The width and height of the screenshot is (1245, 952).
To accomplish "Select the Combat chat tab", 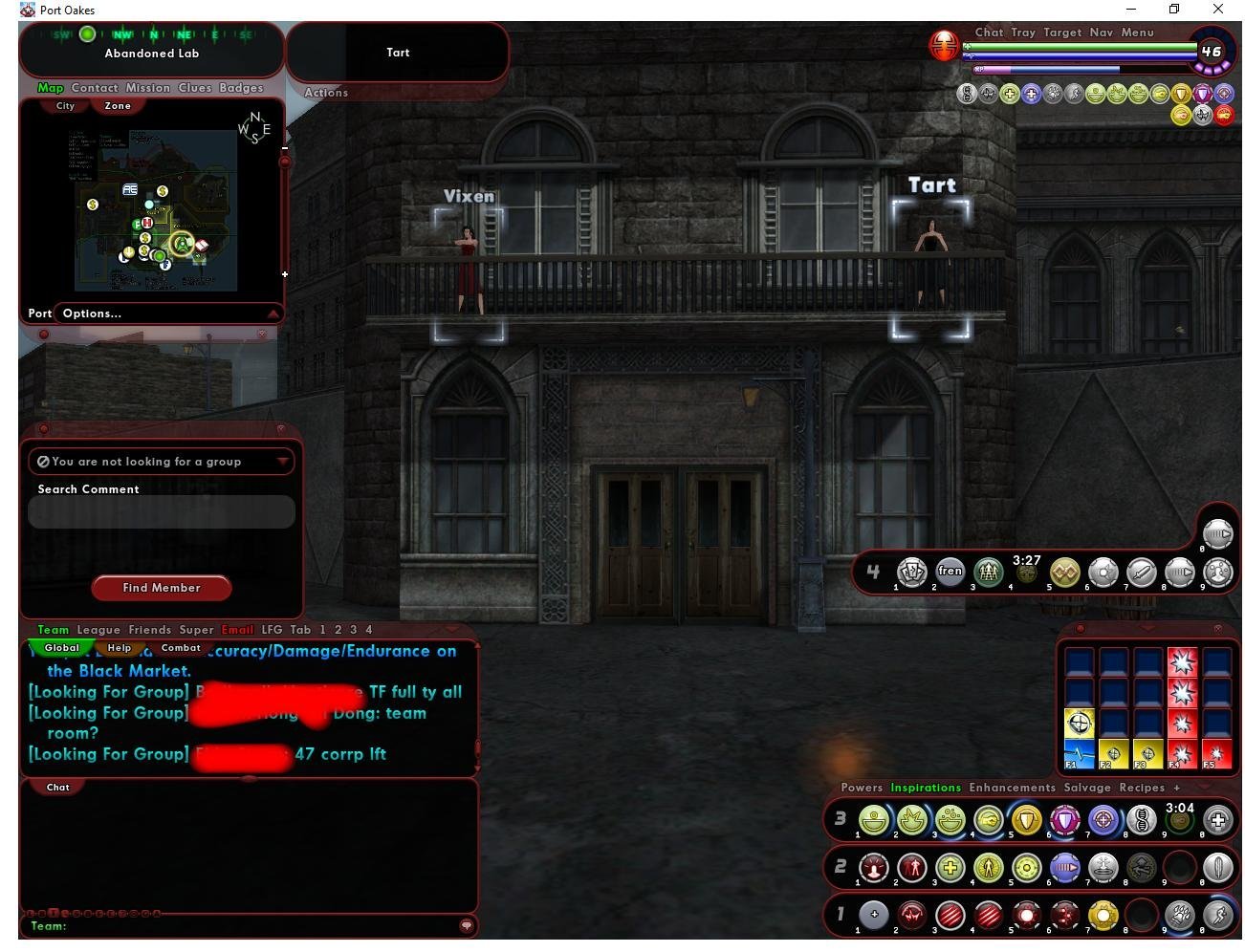I will (181, 648).
